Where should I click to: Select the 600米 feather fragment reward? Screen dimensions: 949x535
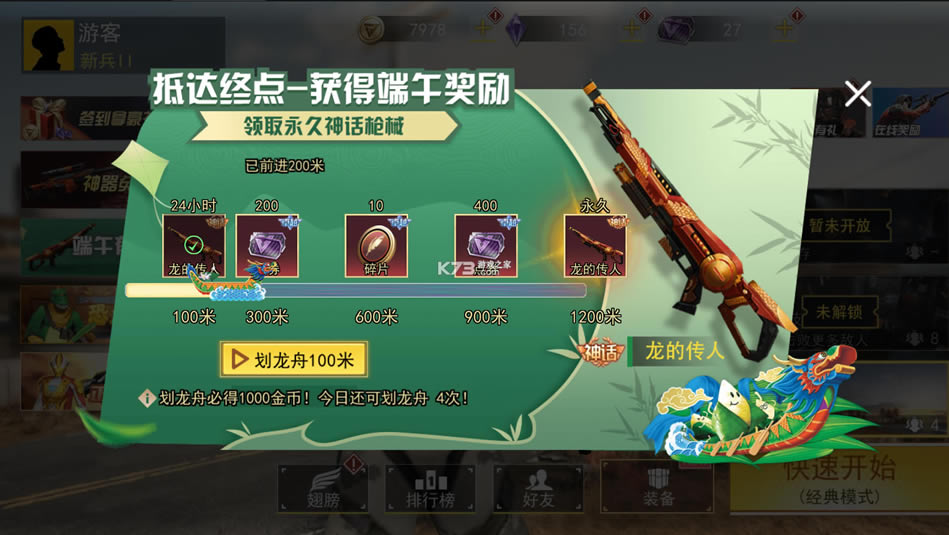[376, 246]
